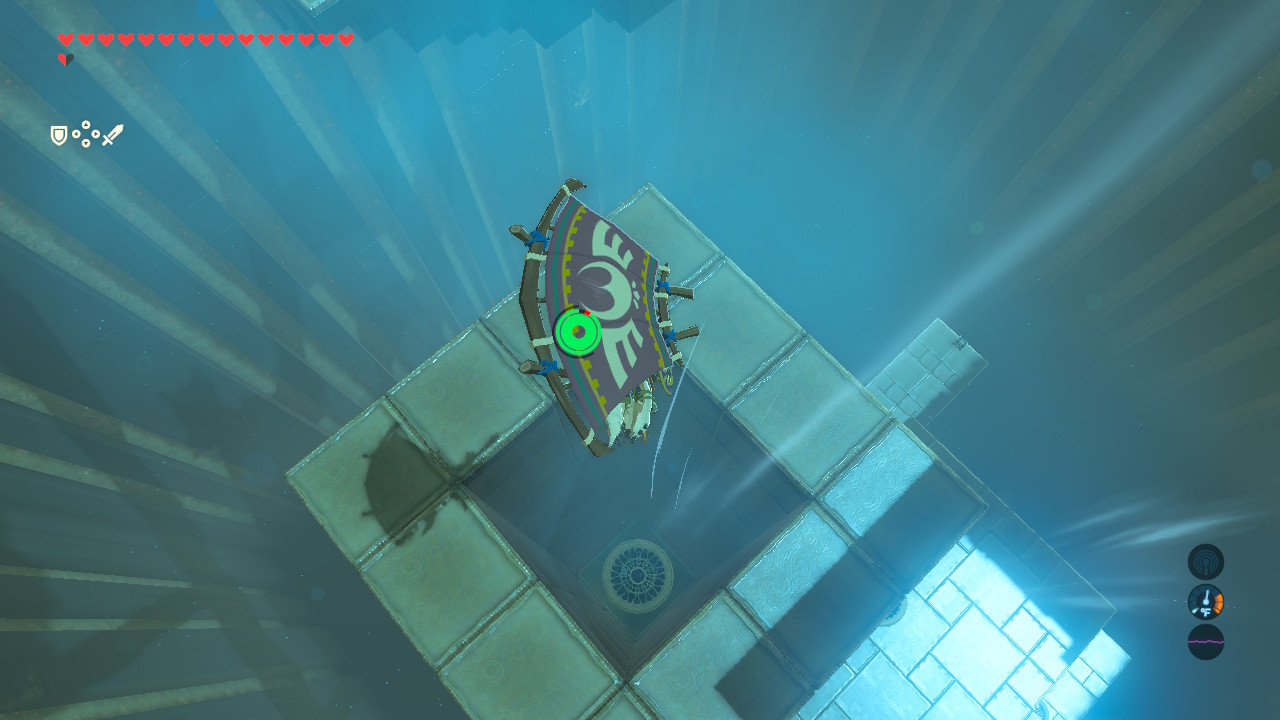The height and width of the screenshot is (720, 1280).
Task: Select the shield icon near the D-pad indicator
Action: [x=58, y=135]
